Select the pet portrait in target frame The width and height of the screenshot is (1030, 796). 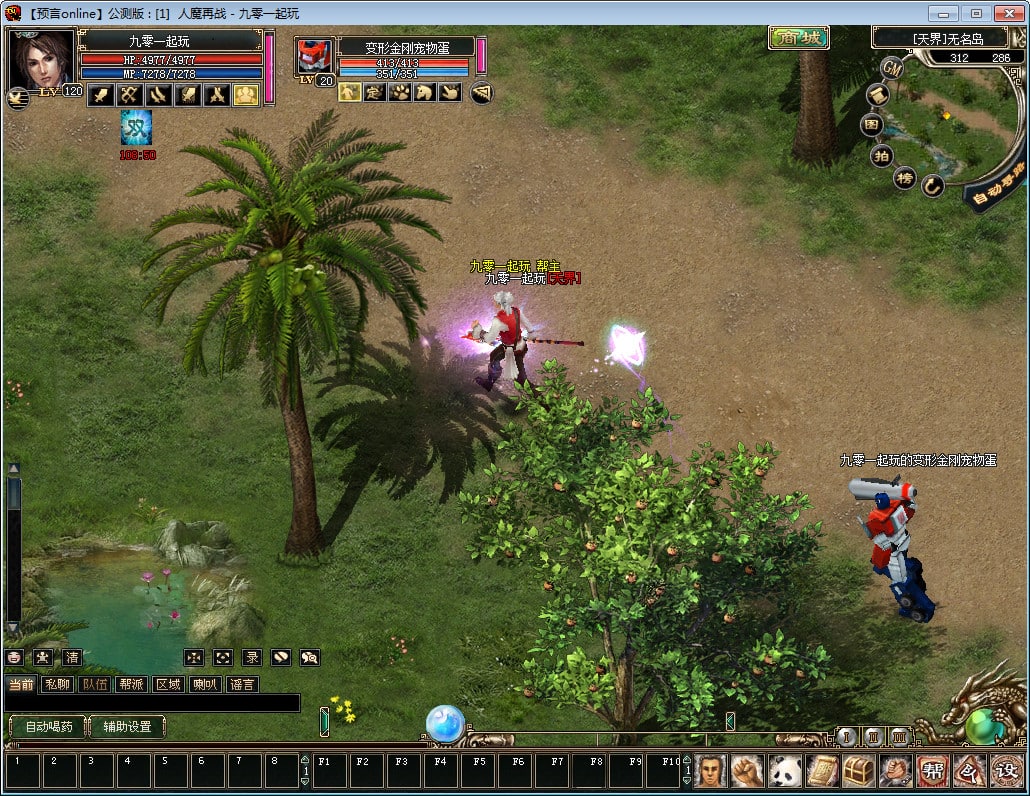(314, 57)
